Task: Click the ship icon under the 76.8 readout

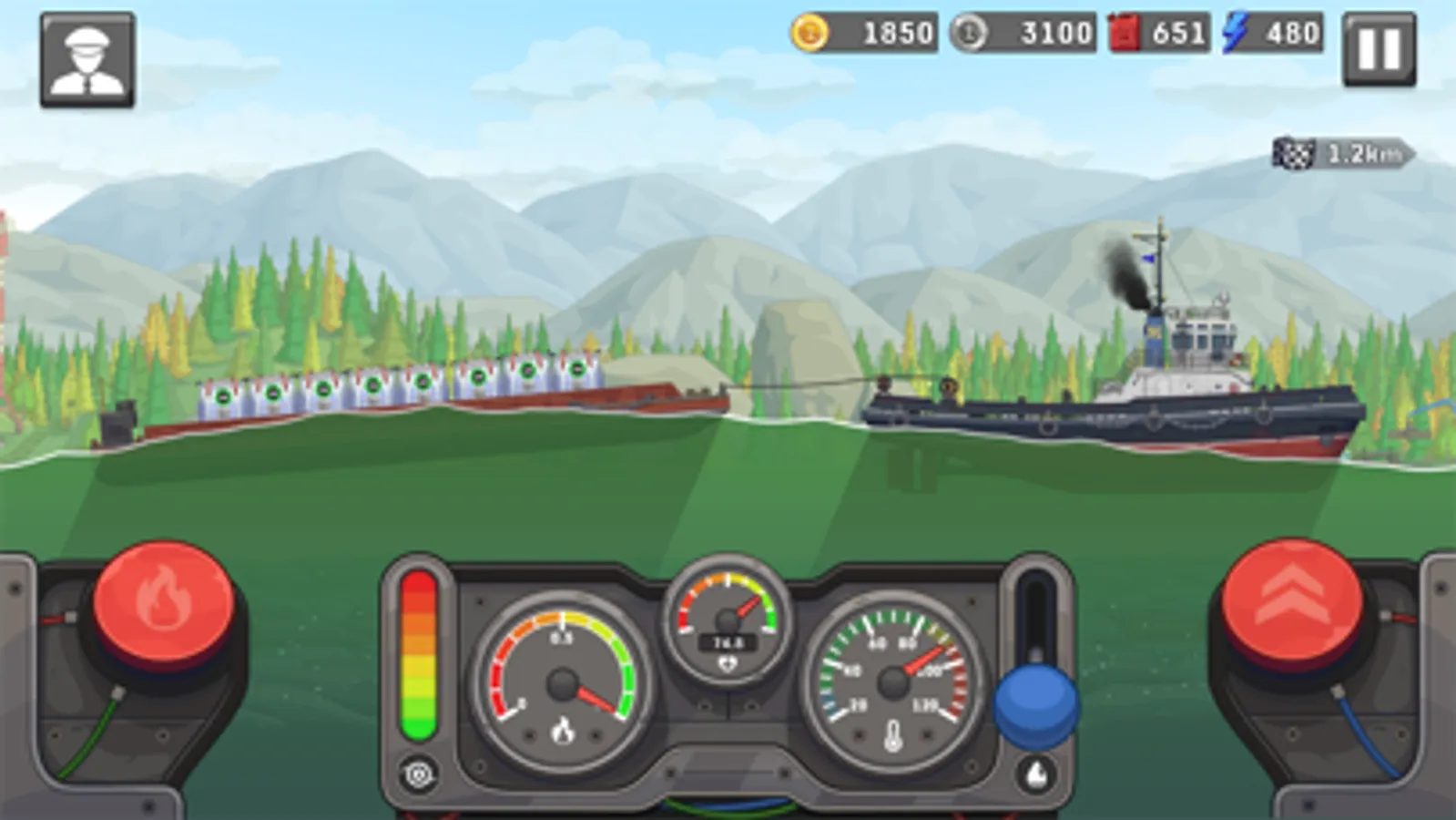Action: click(x=726, y=664)
